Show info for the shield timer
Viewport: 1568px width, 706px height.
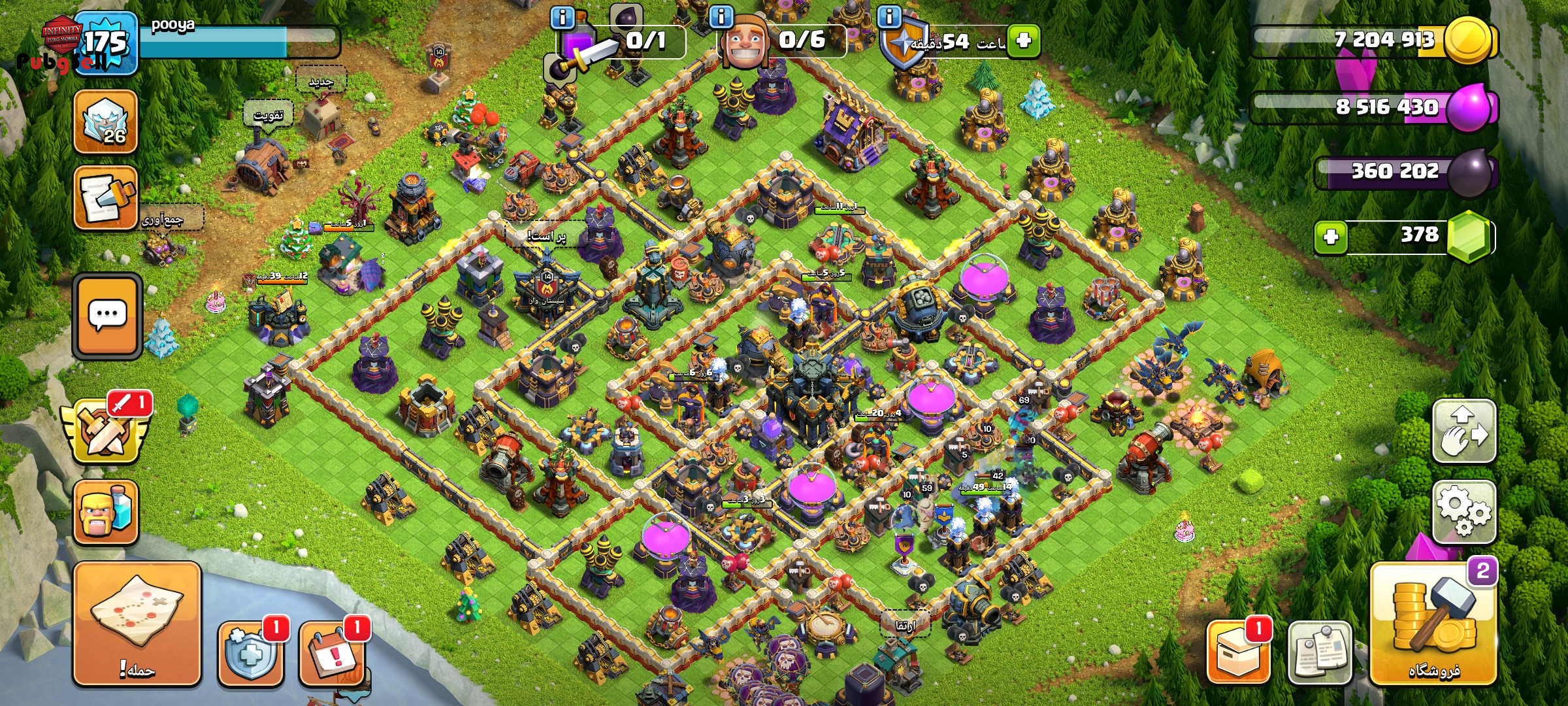click(x=889, y=17)
